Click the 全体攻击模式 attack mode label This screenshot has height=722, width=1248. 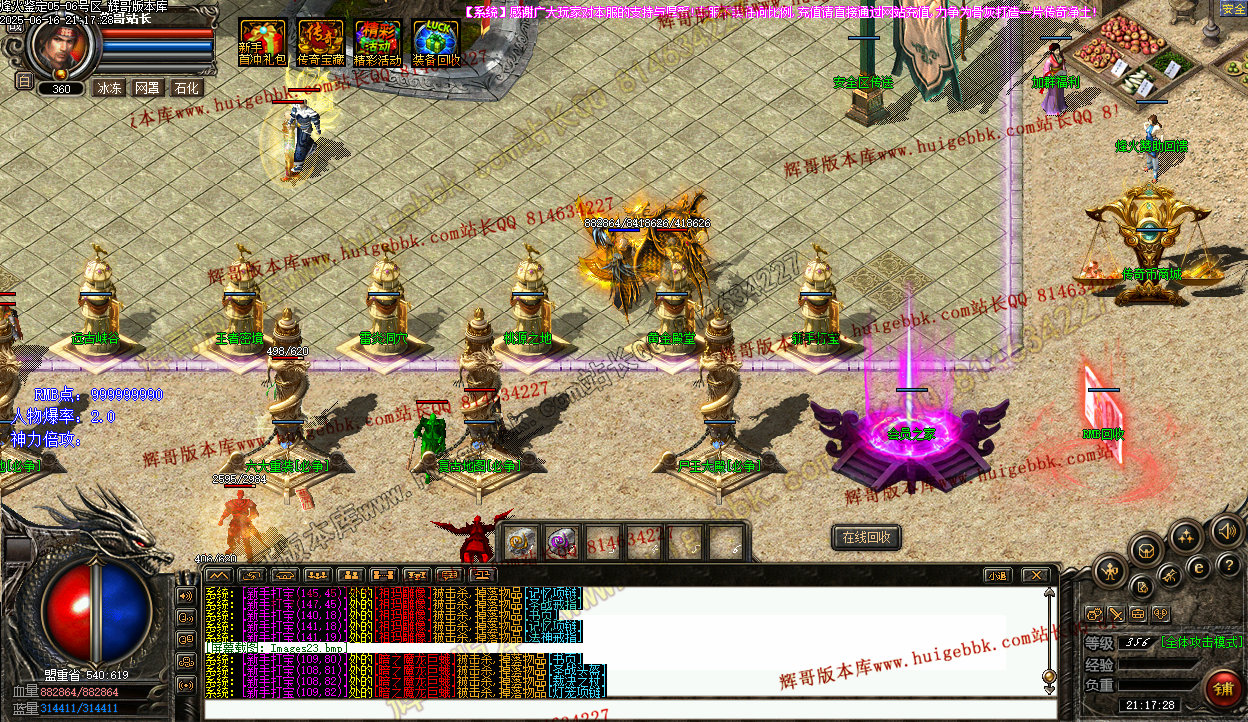click(x=1203, y=642)
